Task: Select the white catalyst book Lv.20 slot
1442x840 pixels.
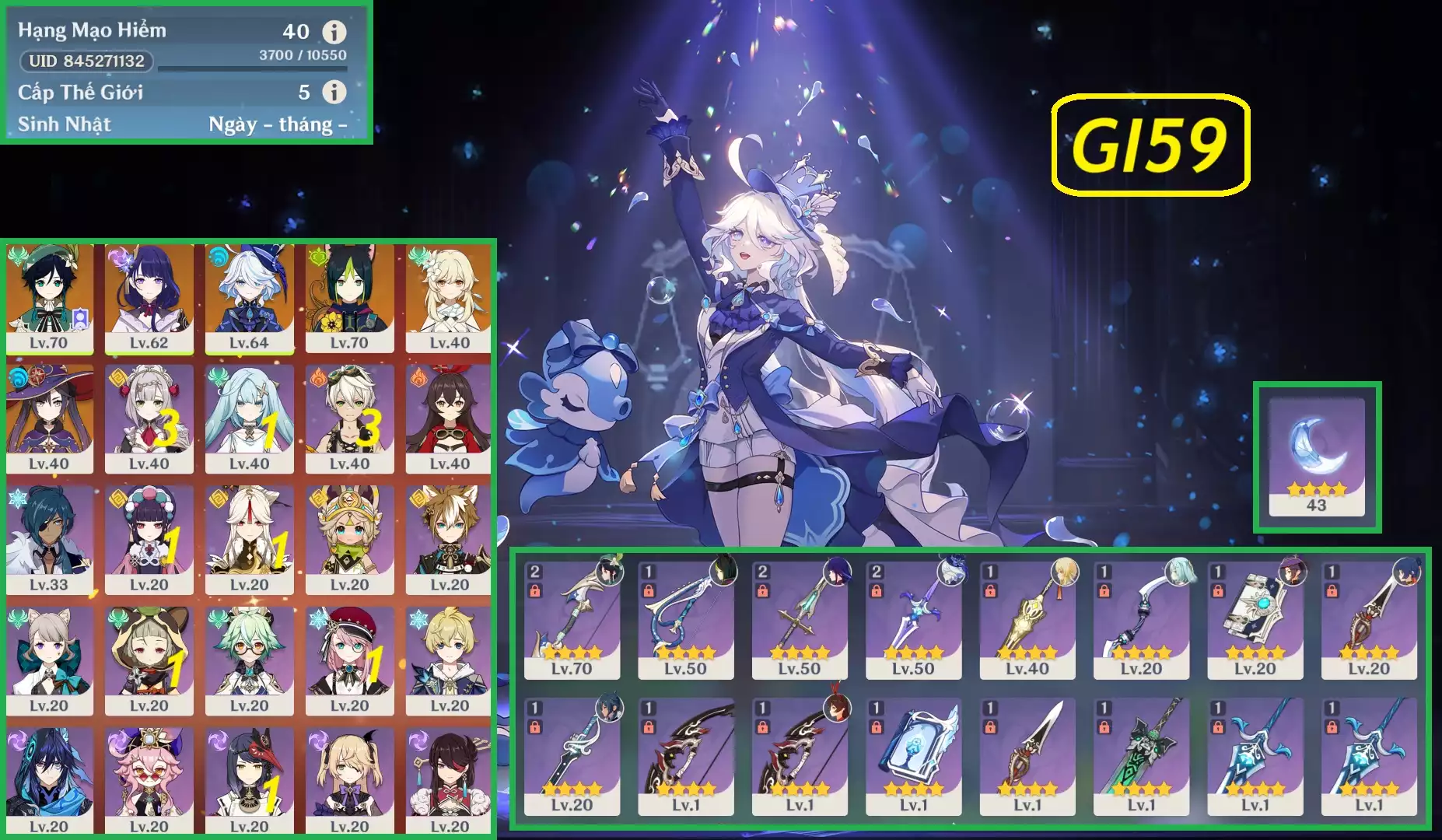Action: (x=1255, y=620)
